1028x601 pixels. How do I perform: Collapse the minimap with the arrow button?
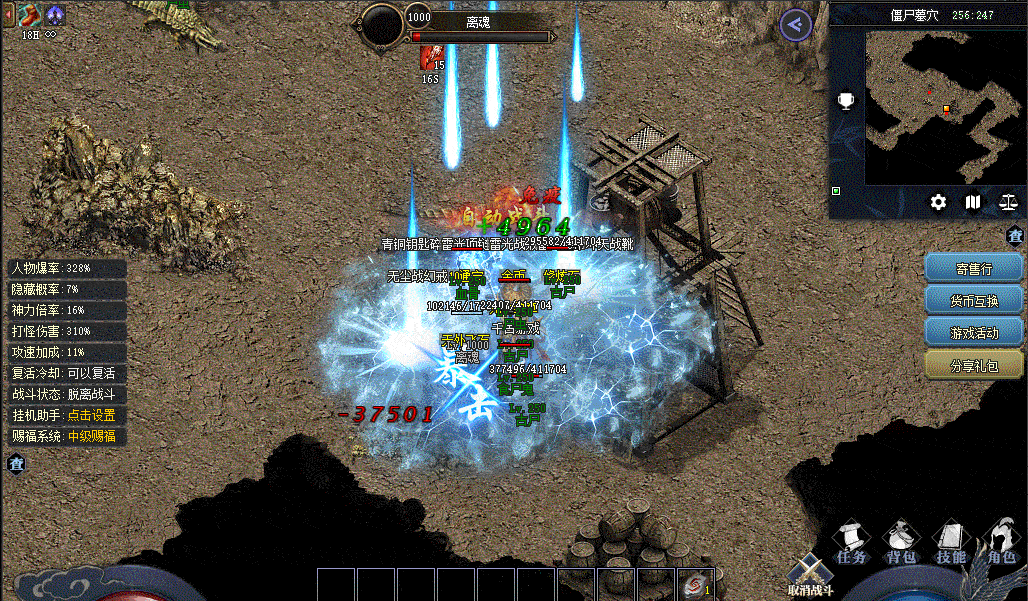tap(795, 25)
